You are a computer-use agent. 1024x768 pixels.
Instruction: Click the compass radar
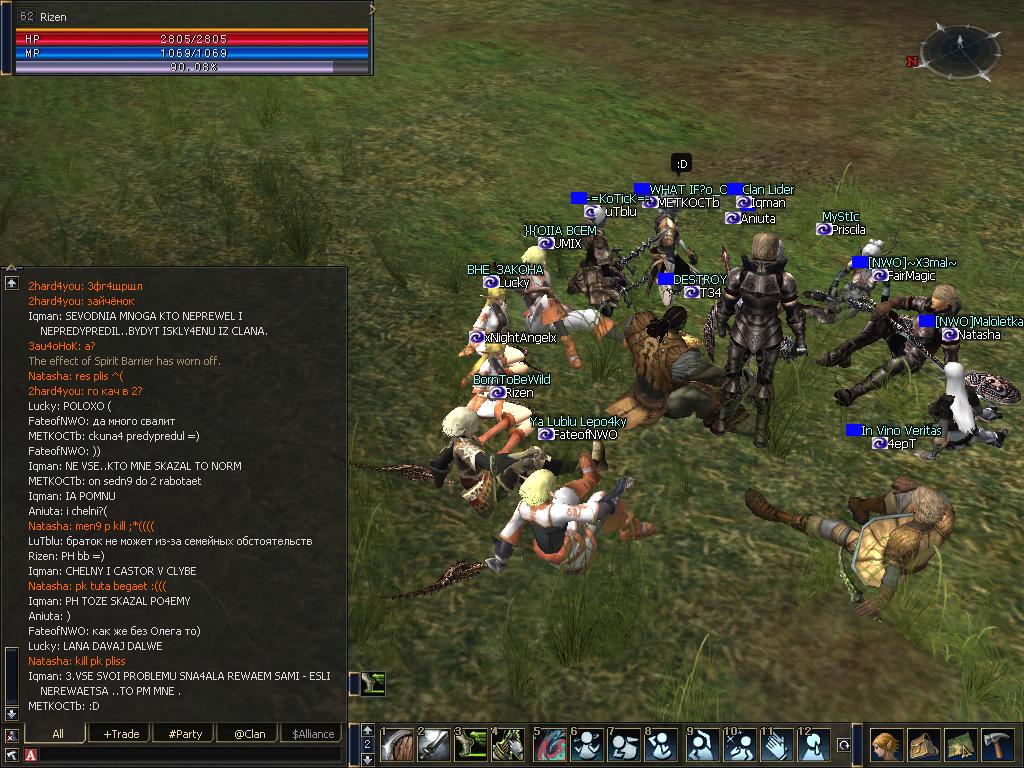[x=956, y=50]
